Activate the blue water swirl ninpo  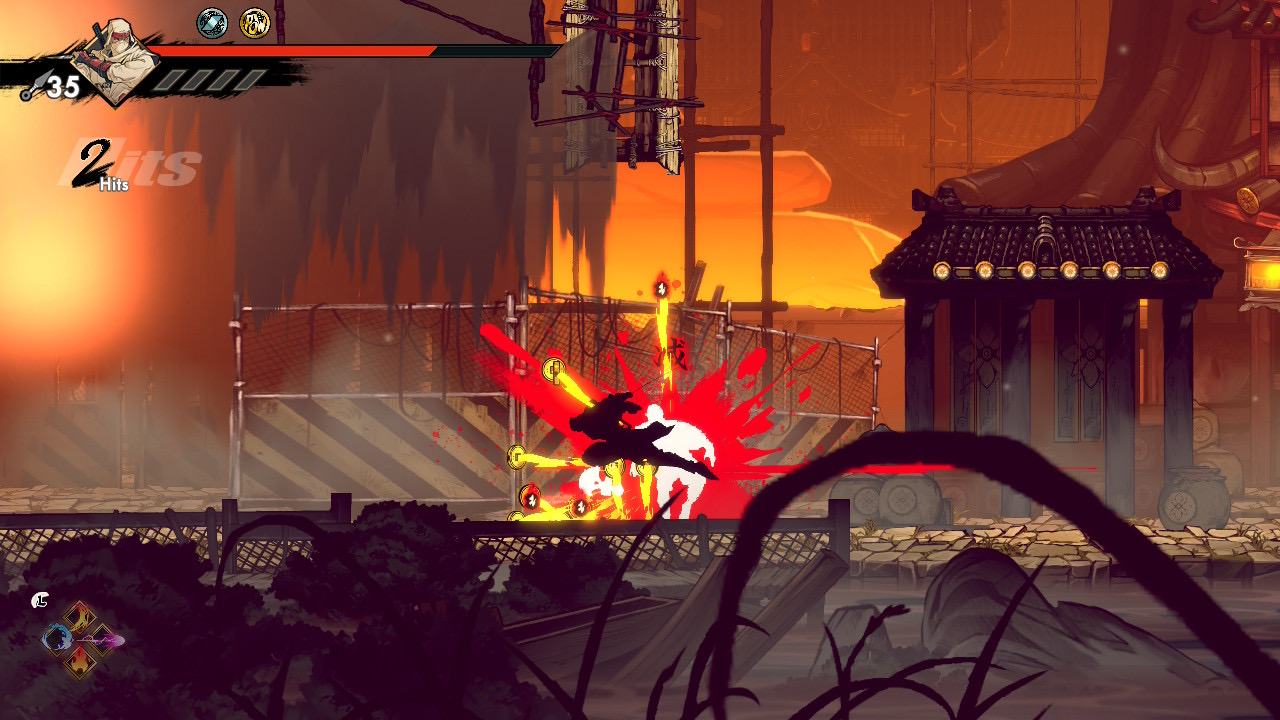point(57,639)
